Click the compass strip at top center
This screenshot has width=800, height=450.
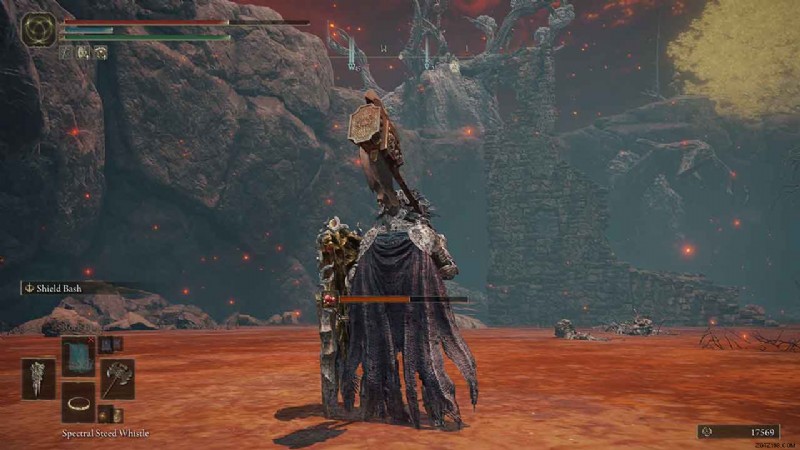(400, 48)
